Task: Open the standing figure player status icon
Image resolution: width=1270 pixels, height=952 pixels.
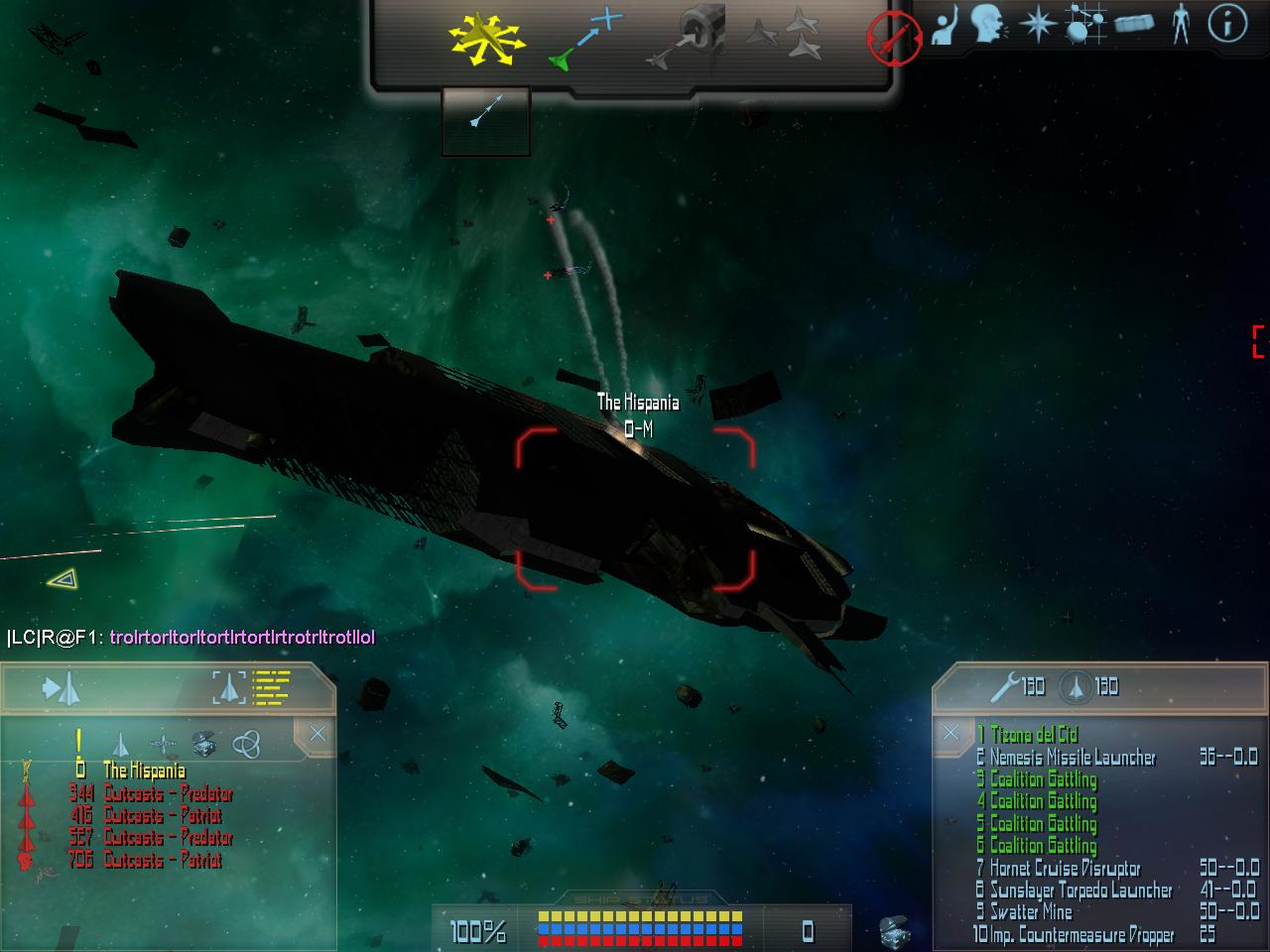Action: click(x=1180, y=25)
